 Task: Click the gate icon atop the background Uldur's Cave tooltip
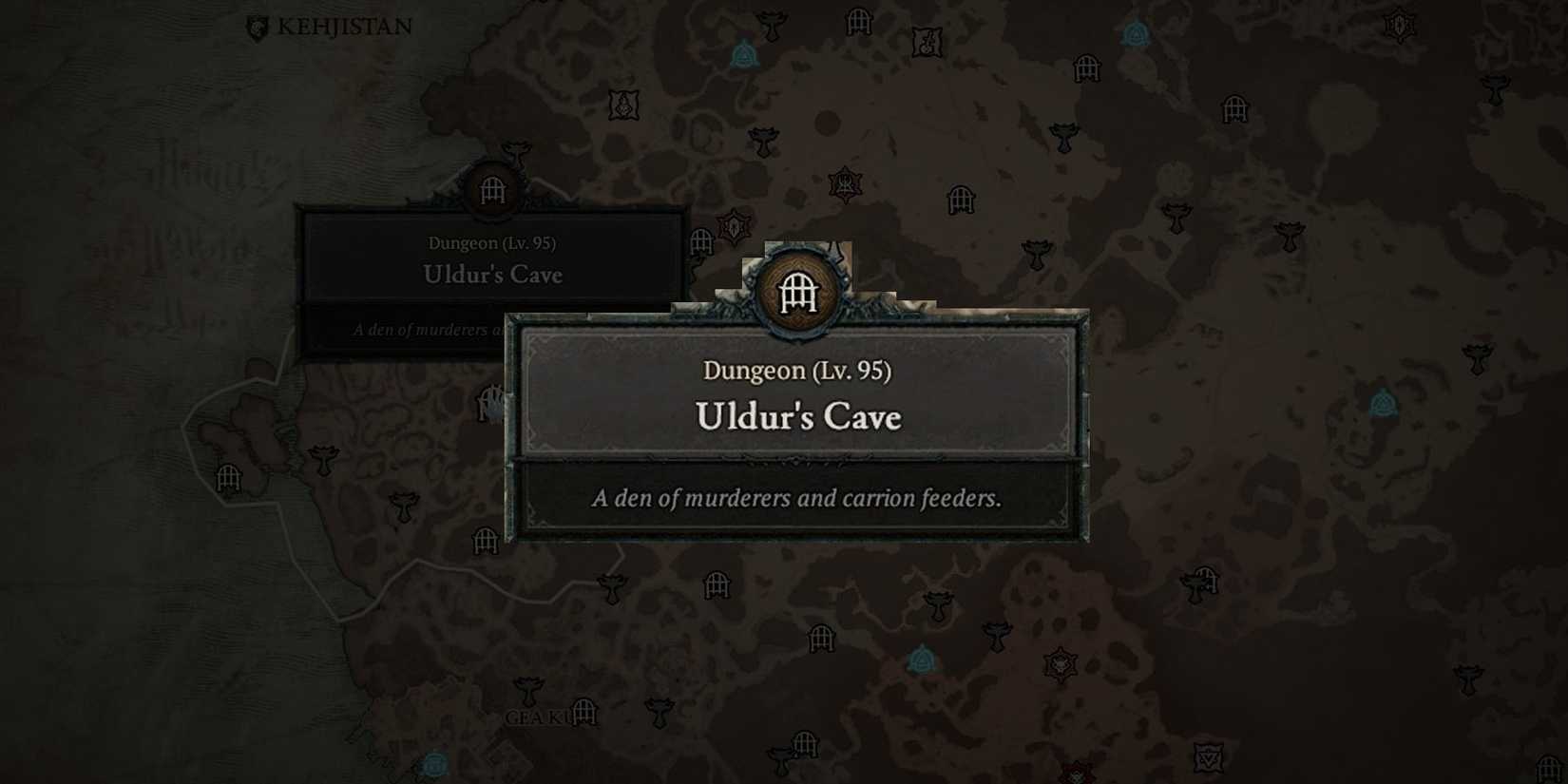(490, 188)
